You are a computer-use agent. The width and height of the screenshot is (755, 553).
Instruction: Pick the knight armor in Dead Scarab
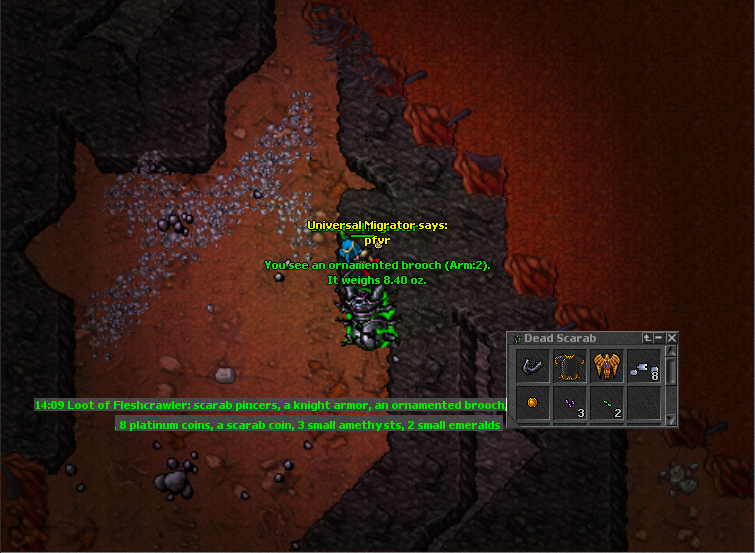point(569,366)
